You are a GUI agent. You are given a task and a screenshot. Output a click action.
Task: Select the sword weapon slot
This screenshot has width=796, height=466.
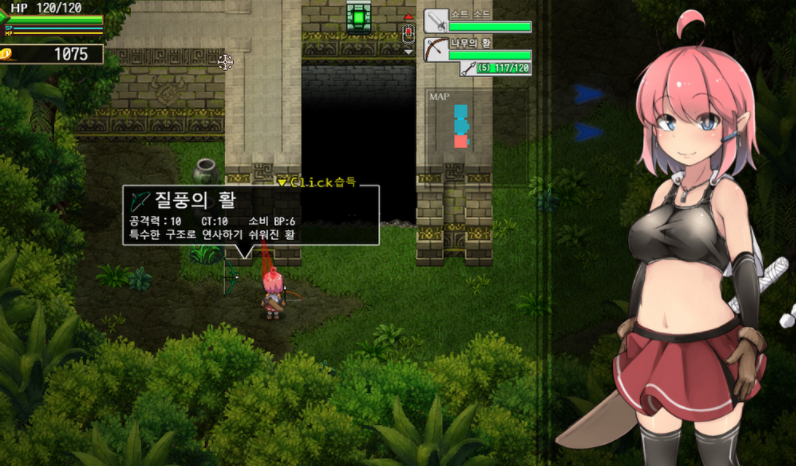click(x=436, y=21)
